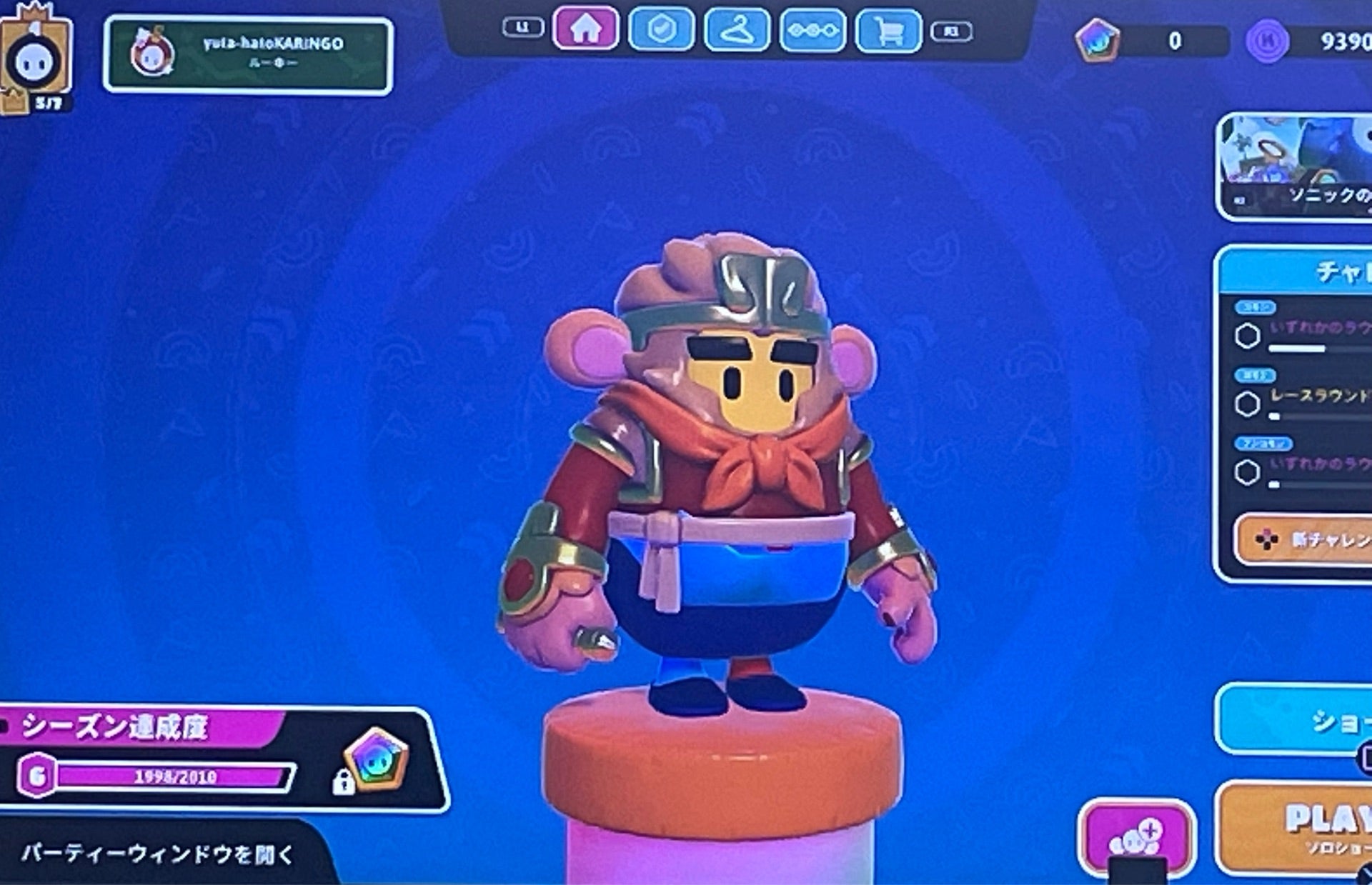Click the Kudos currency icon
This screenshot has width=1372, height=885.
click(1267, 41)
